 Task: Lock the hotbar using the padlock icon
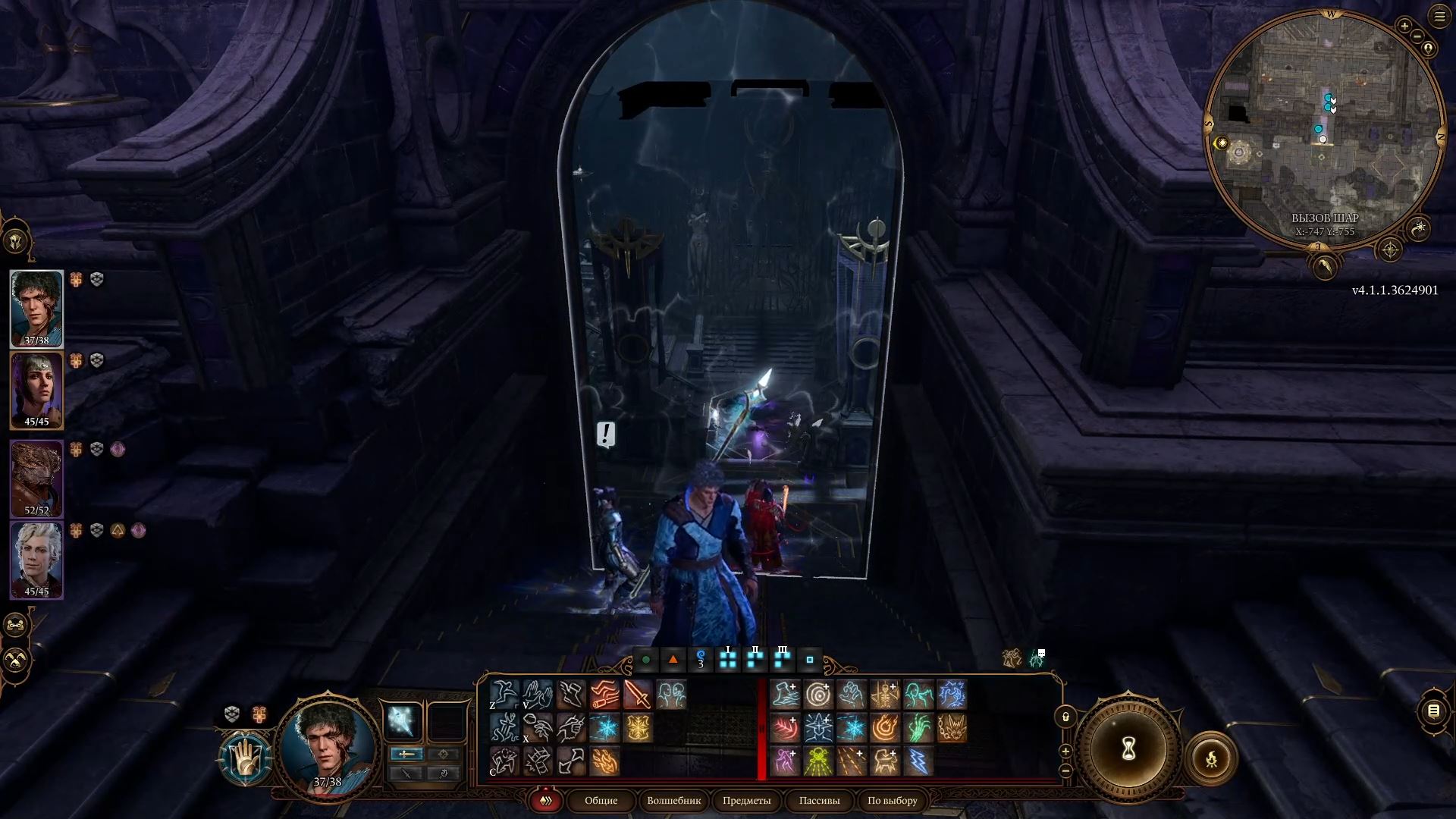tap(1065, 715)
